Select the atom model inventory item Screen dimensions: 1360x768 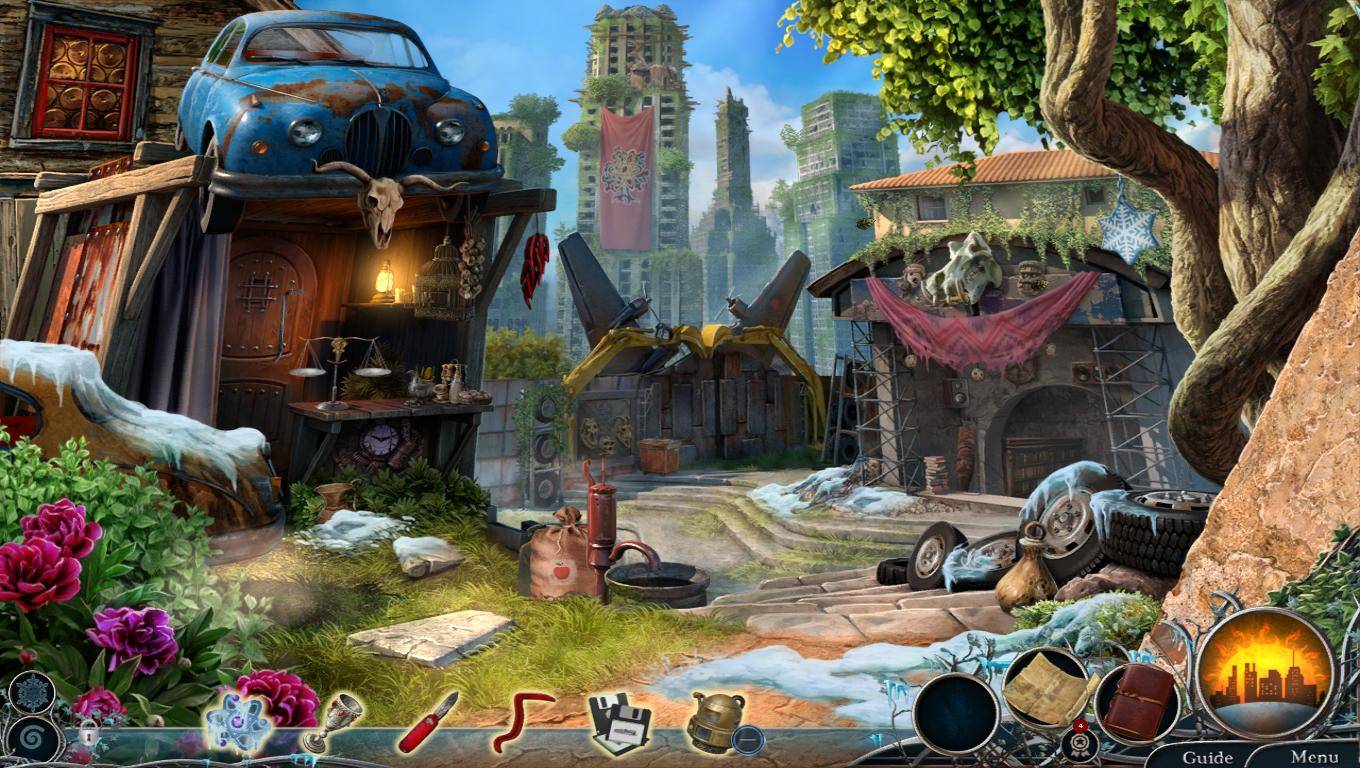pos(236,721)
